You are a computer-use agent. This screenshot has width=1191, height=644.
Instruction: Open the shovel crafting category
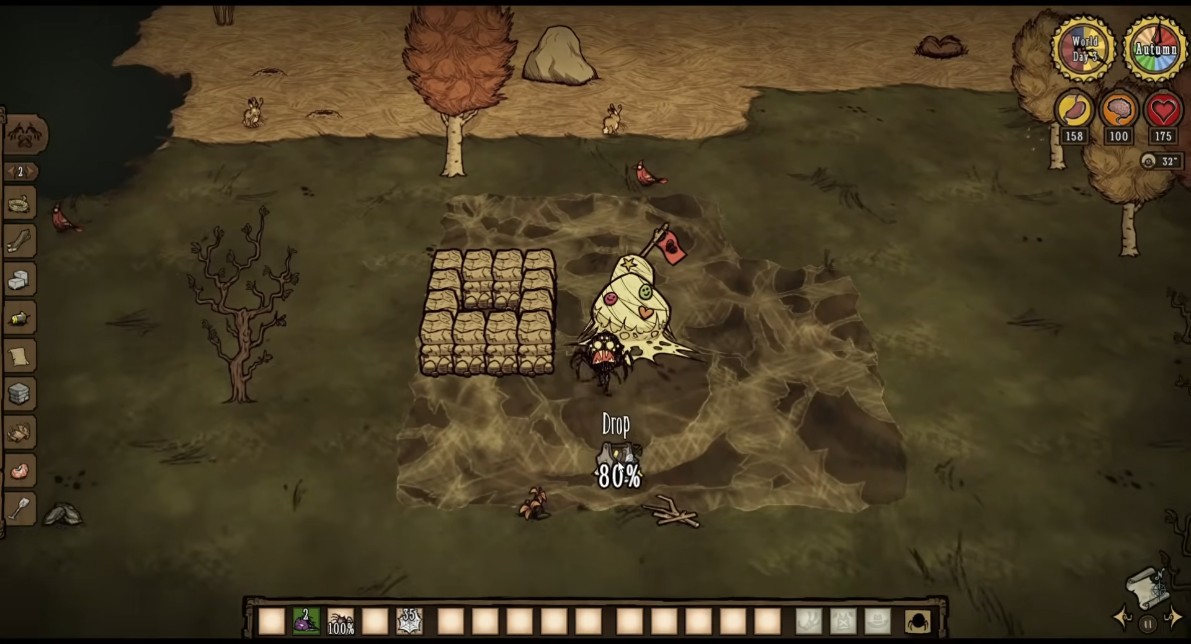pos(20,508)
